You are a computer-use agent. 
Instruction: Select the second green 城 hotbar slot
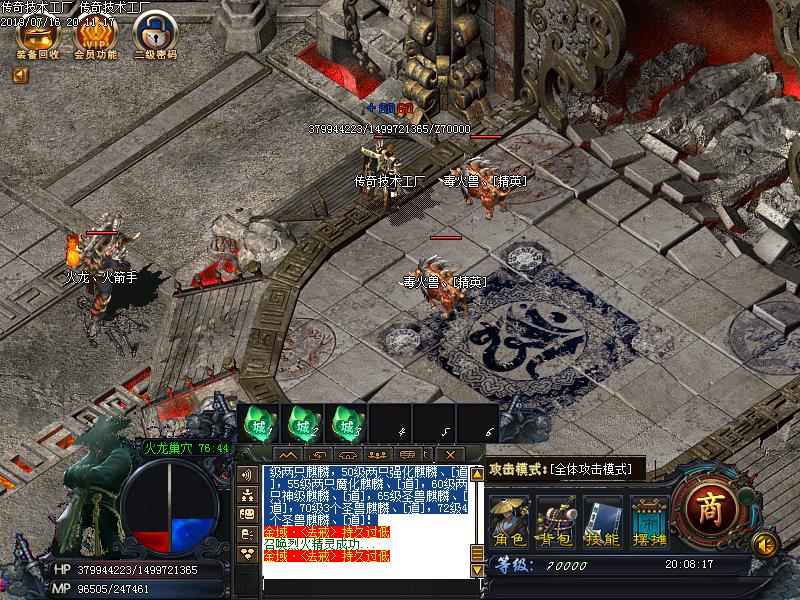pyautogui.click(x=302, y=425)
